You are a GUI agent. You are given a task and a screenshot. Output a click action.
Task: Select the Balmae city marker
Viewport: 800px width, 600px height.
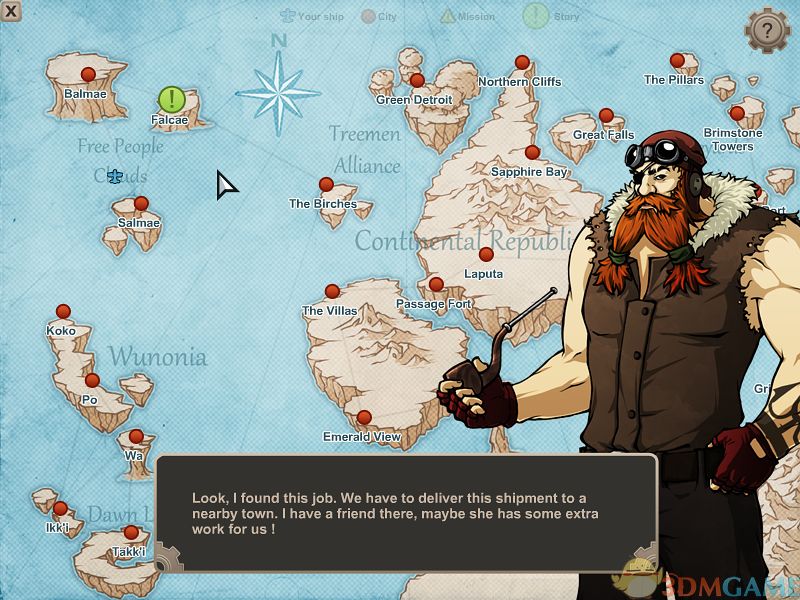pyautogui.click(x=88, y=74)
